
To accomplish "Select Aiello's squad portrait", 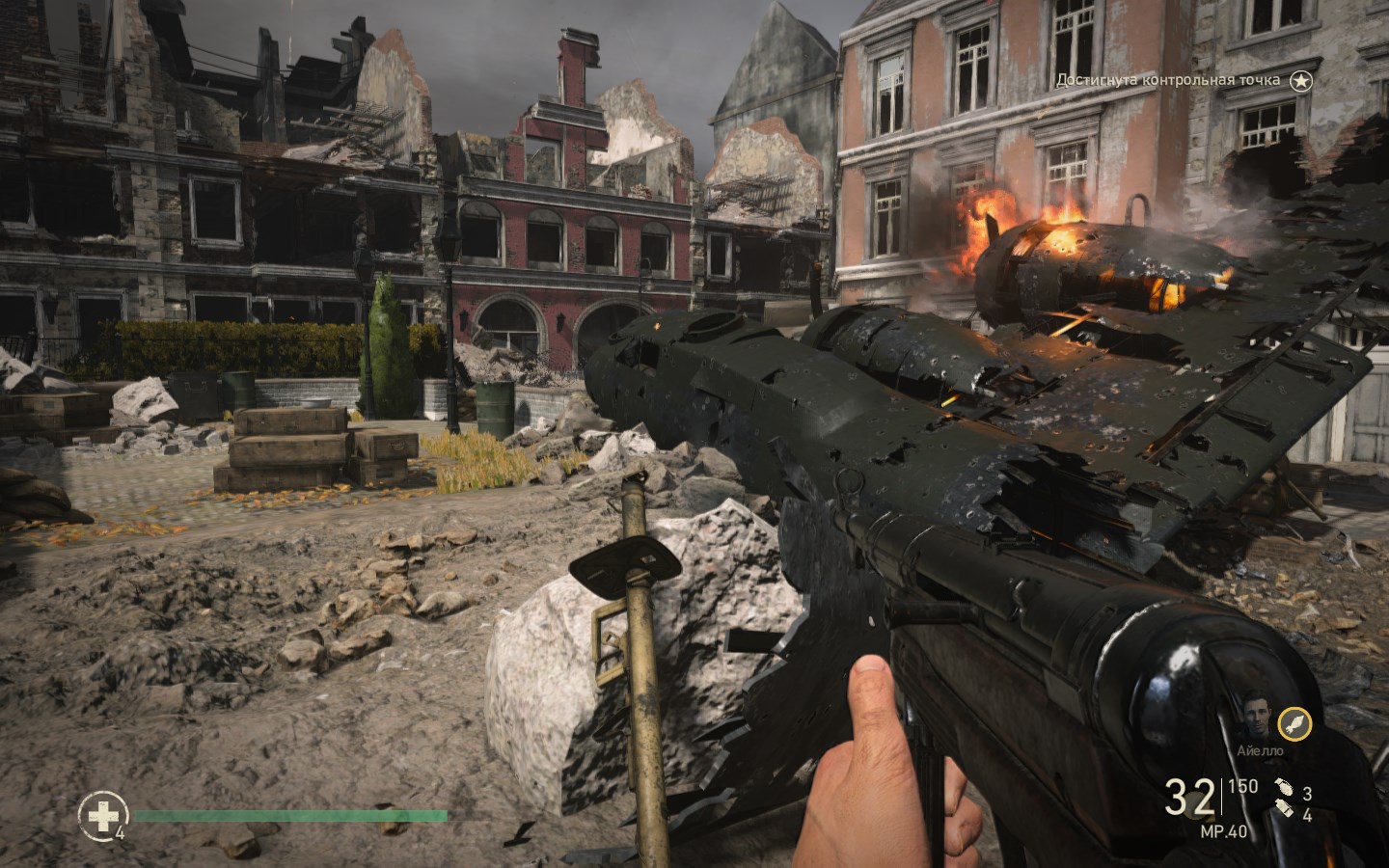I will click(1255, 718).
